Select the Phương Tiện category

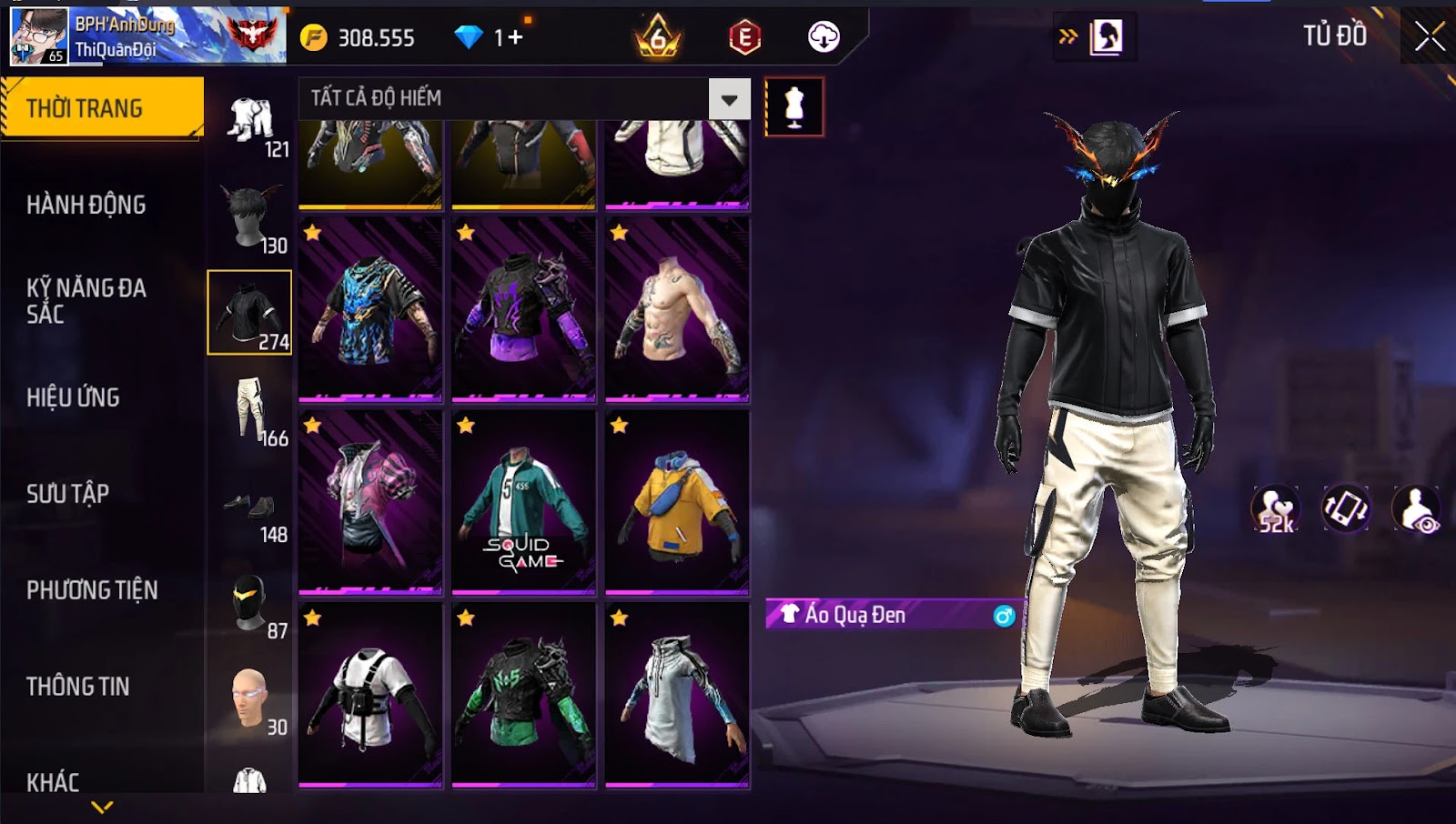pos(92,590)
